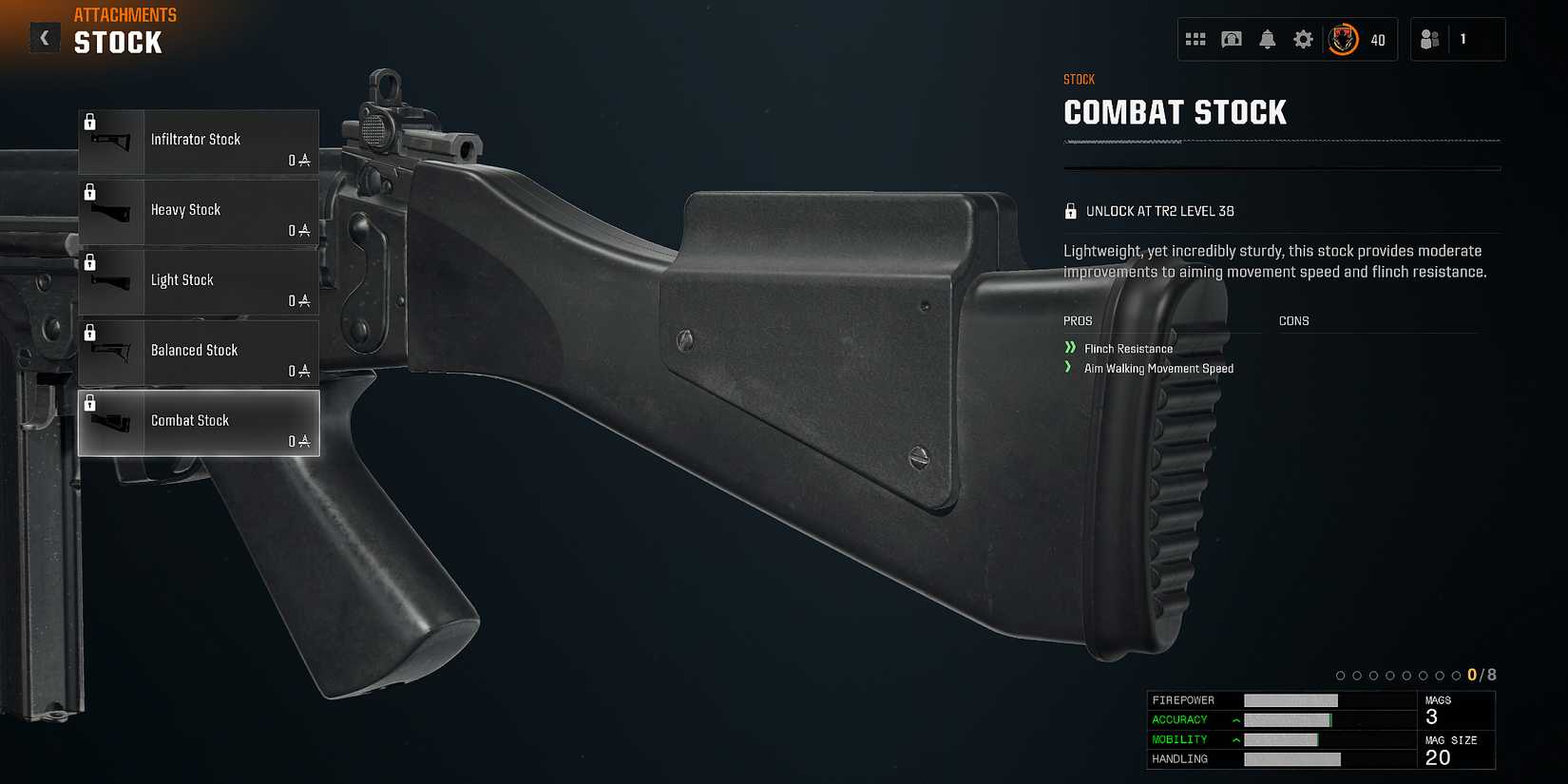Image resolution: width=1568 pixels, height=784 pixels.
Task: Open the main menu grid icon
Action: (x=1195, y=39)
